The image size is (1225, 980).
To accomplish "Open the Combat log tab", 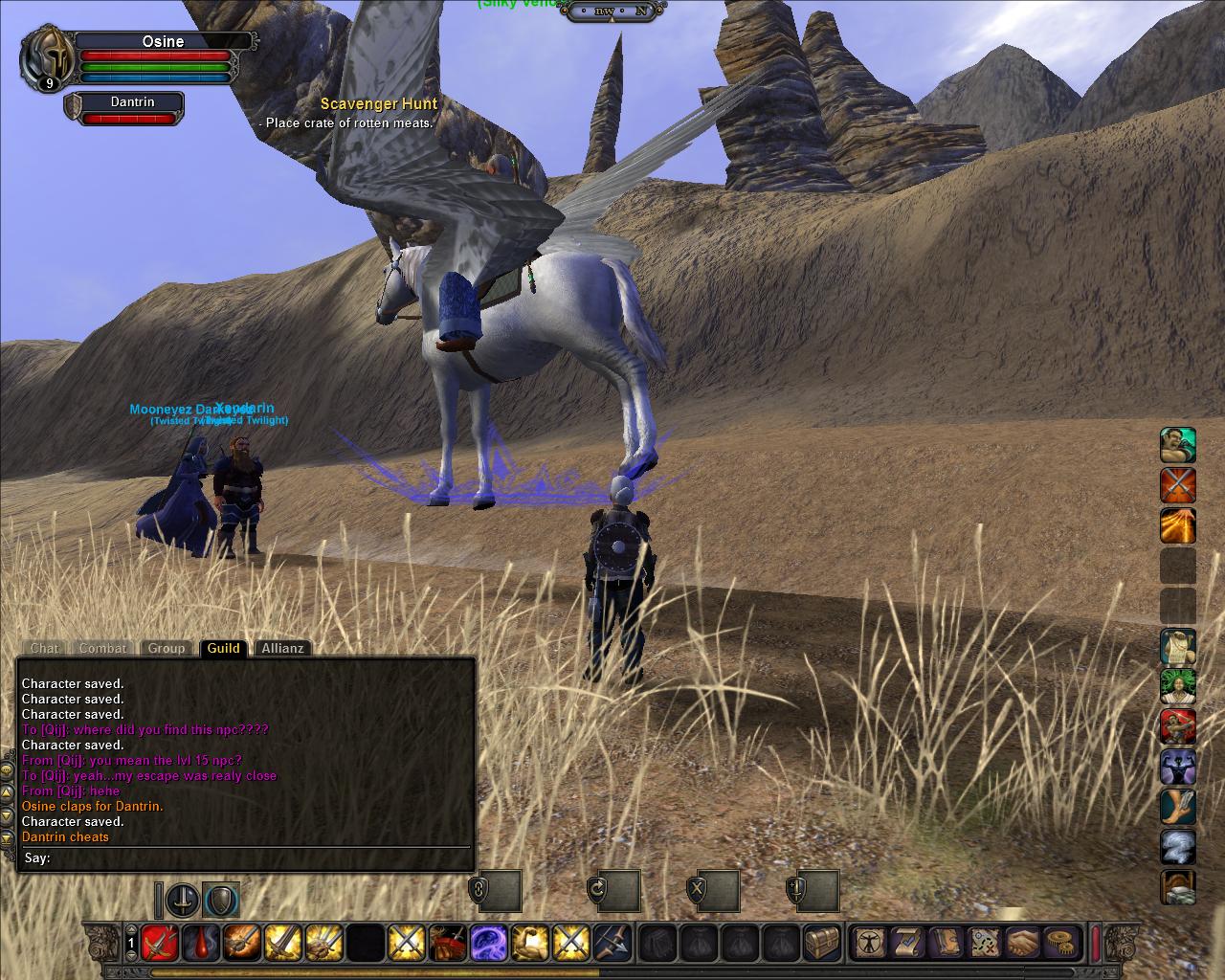I will (102, 648).
